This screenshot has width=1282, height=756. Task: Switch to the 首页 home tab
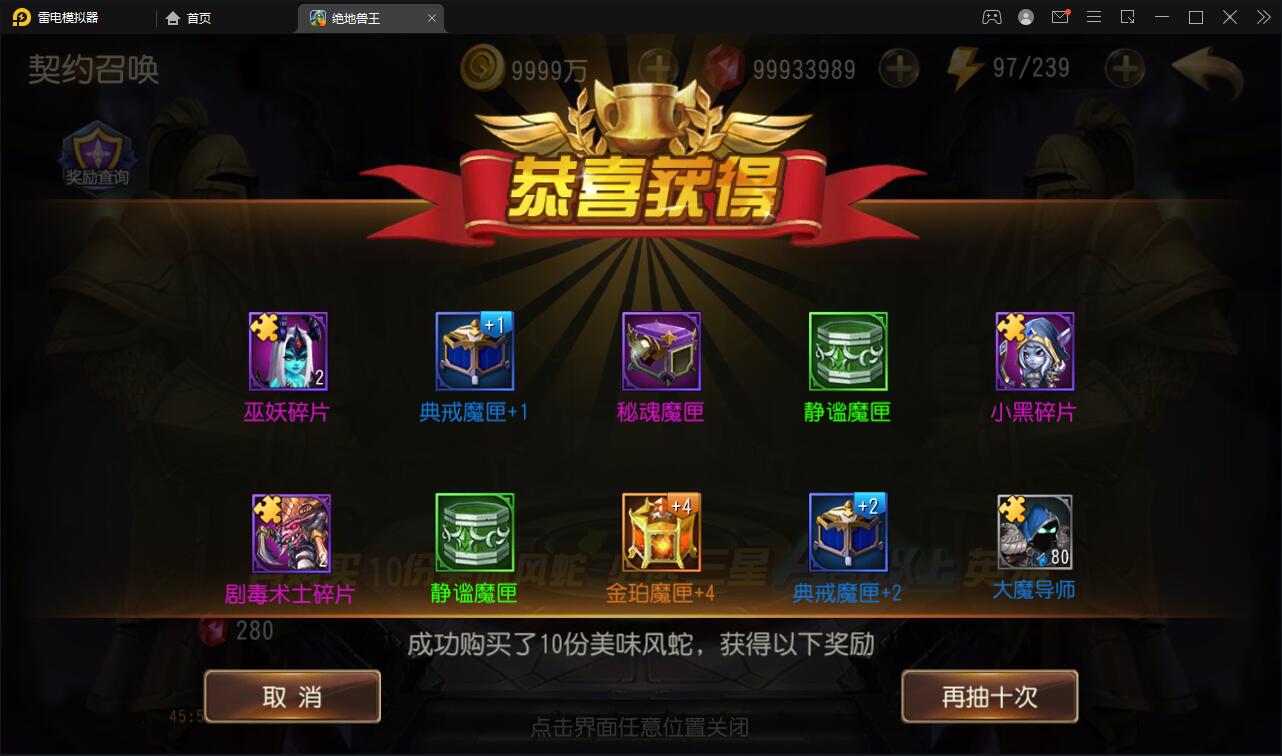coord(188,17)
